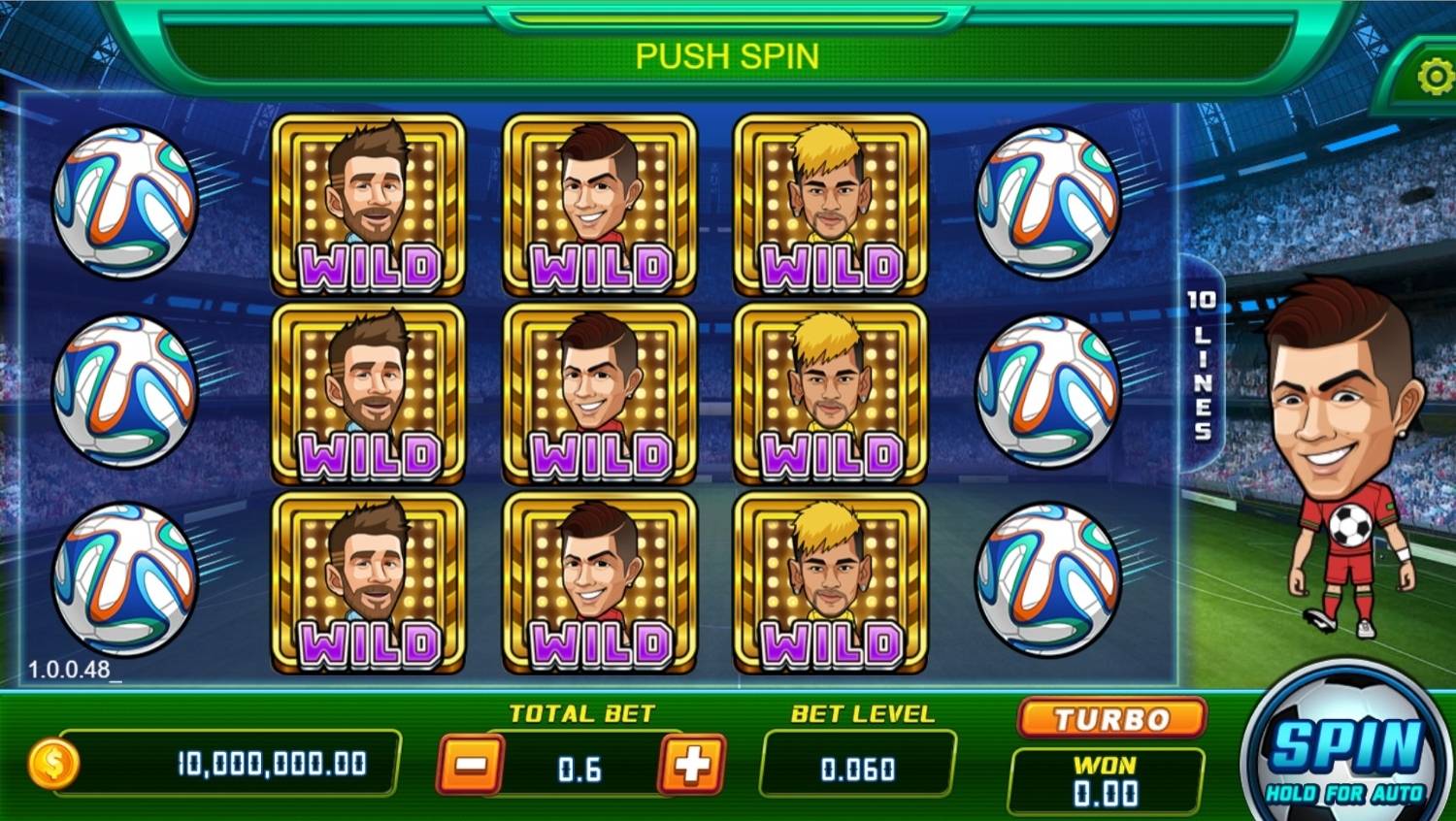Open the 10 LINES paylines tab
The width and height of the screenshot is (1456, 821).
pyautogui.click(x=1202, y=364)
